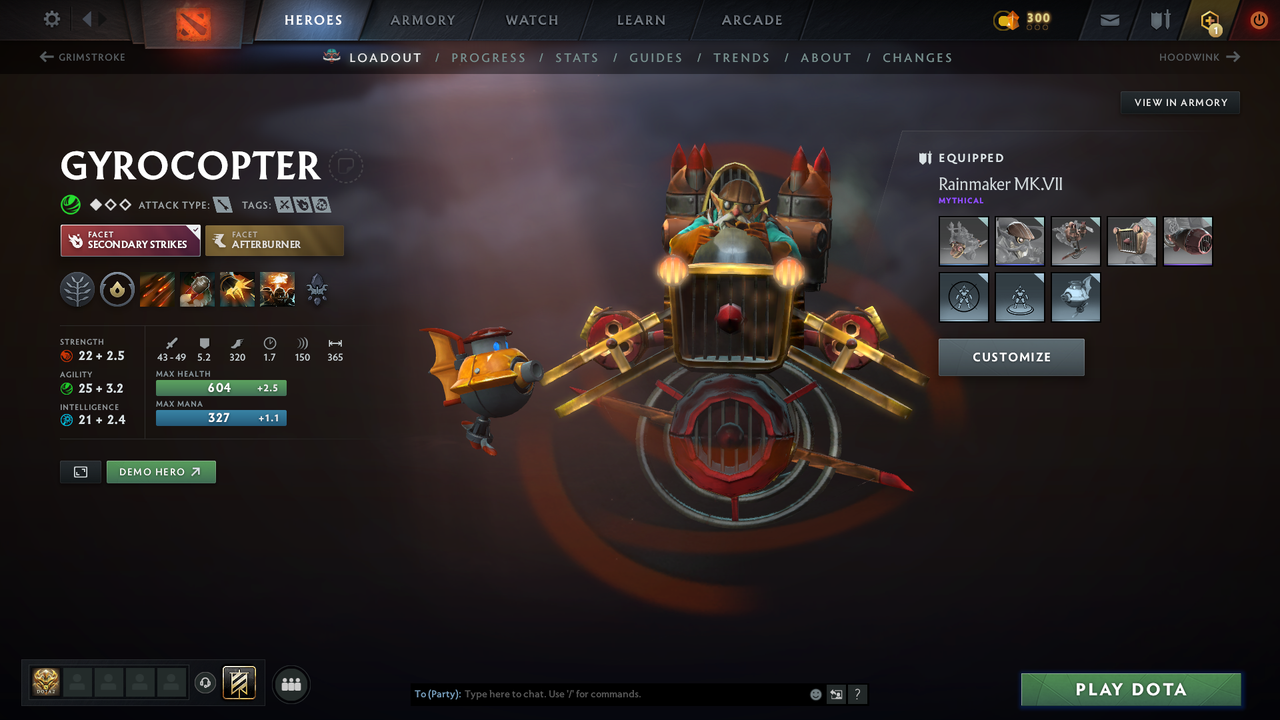Select the Afterburner facet
The image size is (1280, 720).
[274, 240]
